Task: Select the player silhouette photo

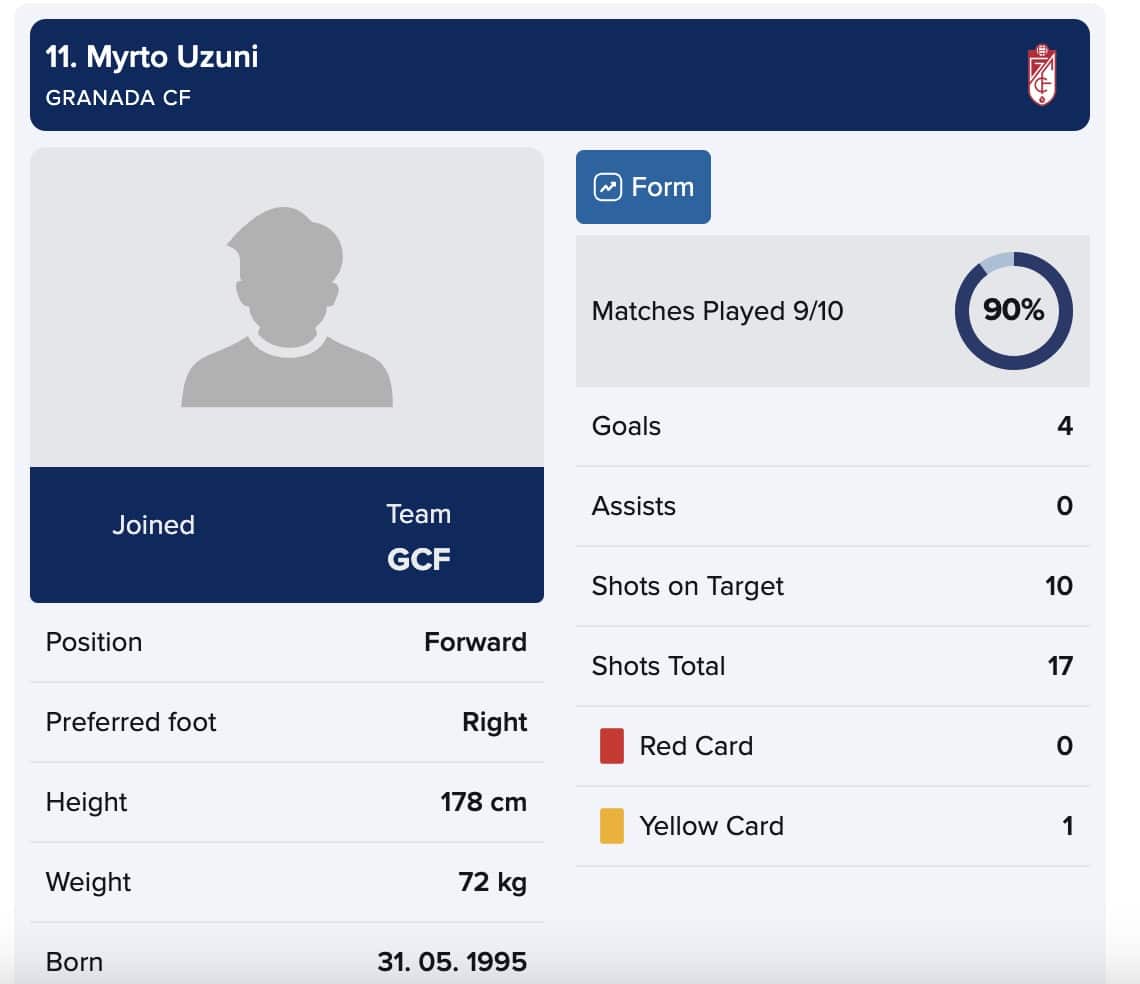Action: (x=287, y=307)
